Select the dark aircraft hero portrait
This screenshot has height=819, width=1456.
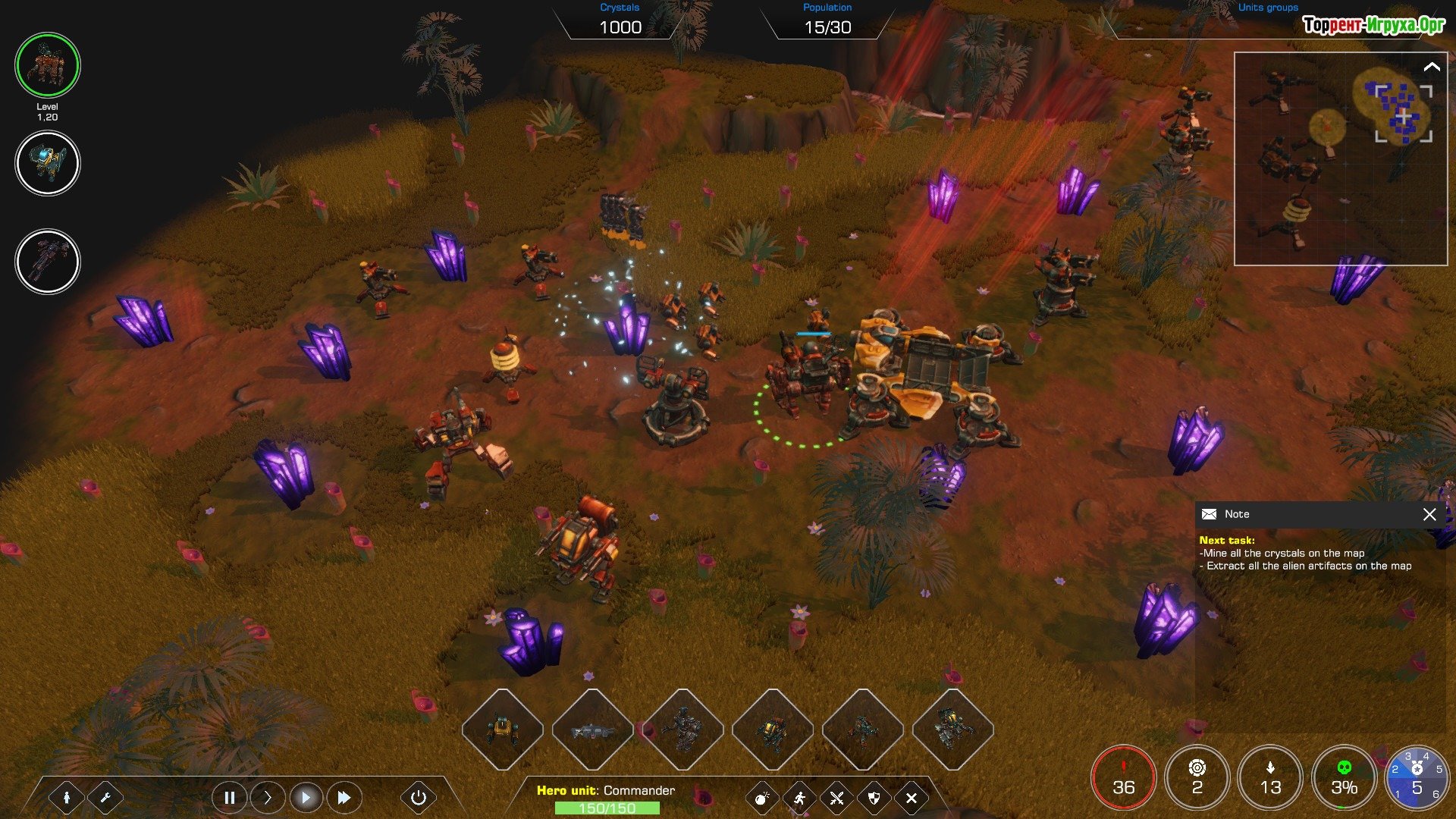(48, 262)
